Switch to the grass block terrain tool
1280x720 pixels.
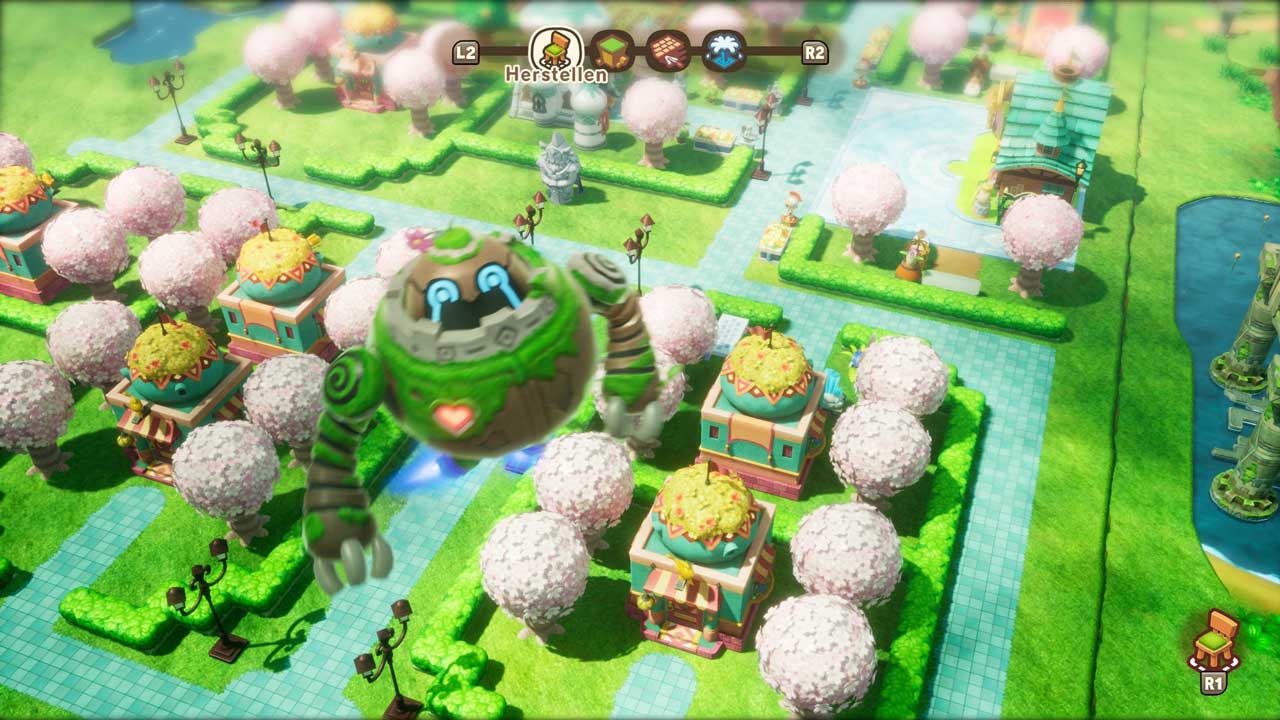[x=609, y=51]
